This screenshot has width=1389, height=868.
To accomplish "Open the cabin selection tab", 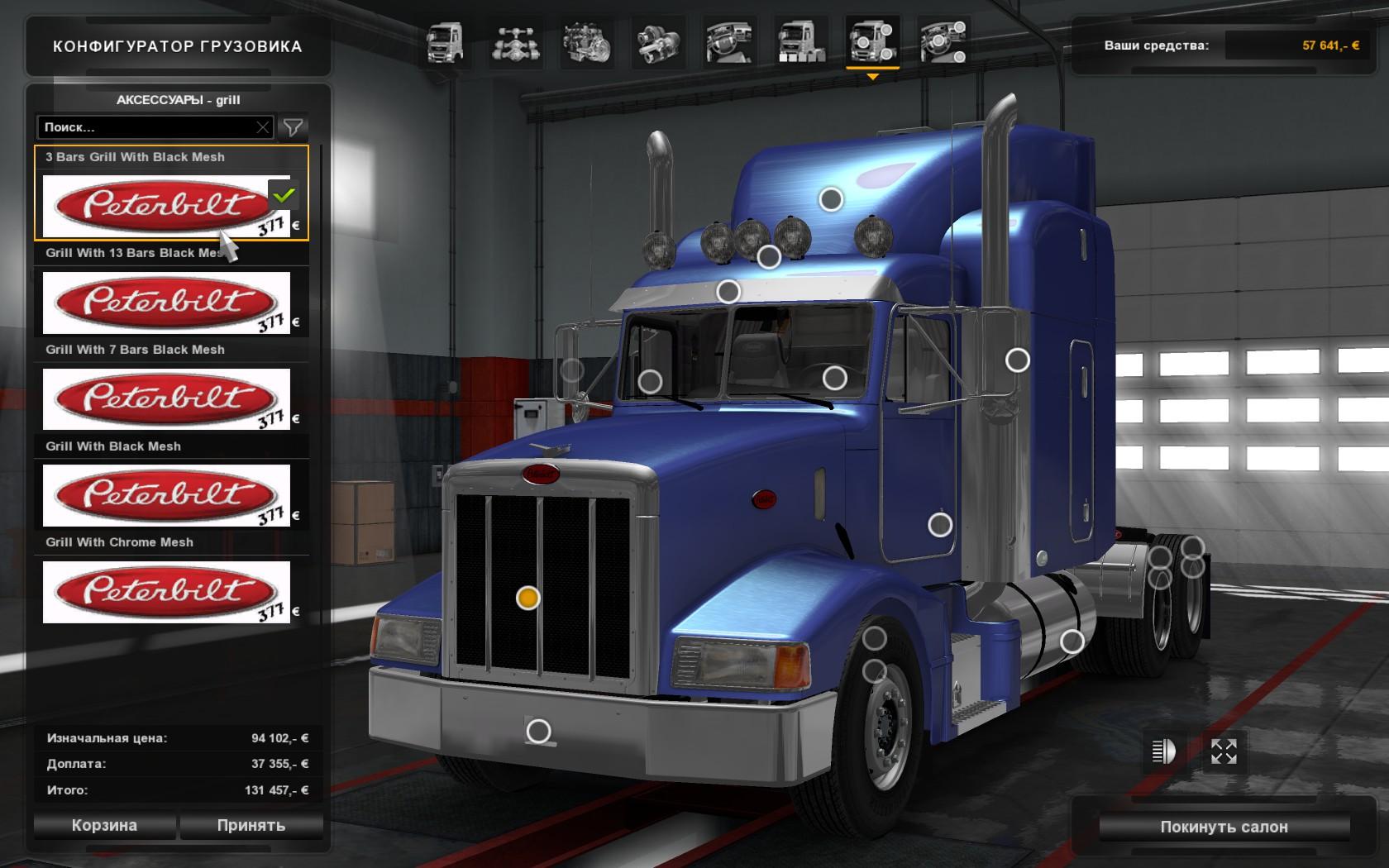I will [x=445, y=43].
